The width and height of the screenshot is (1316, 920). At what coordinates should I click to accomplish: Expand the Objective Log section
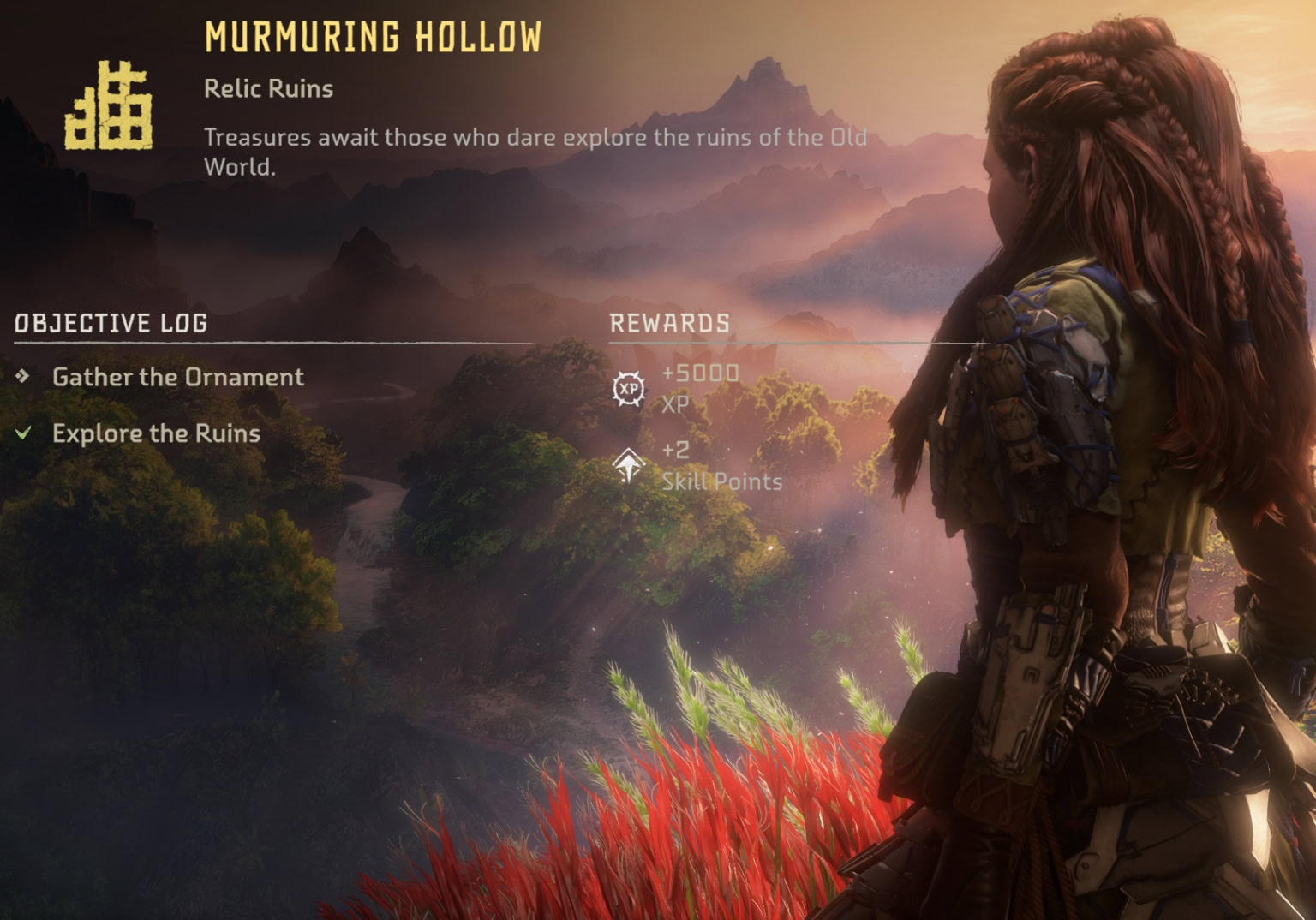click(x=110, y=324)
